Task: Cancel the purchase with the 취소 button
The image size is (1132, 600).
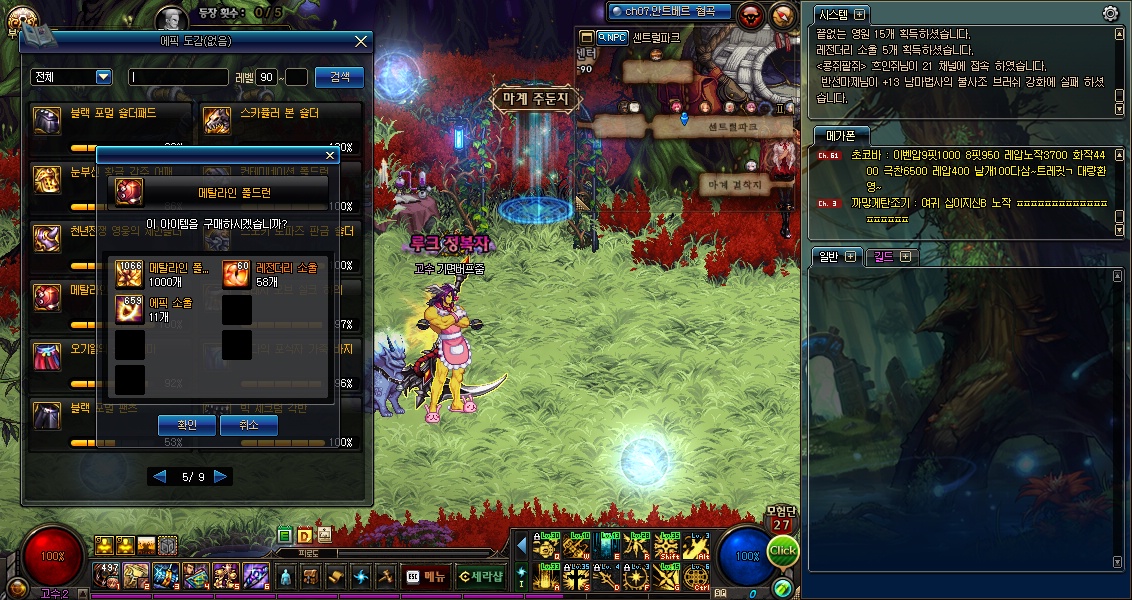Action: coord(249,425)
